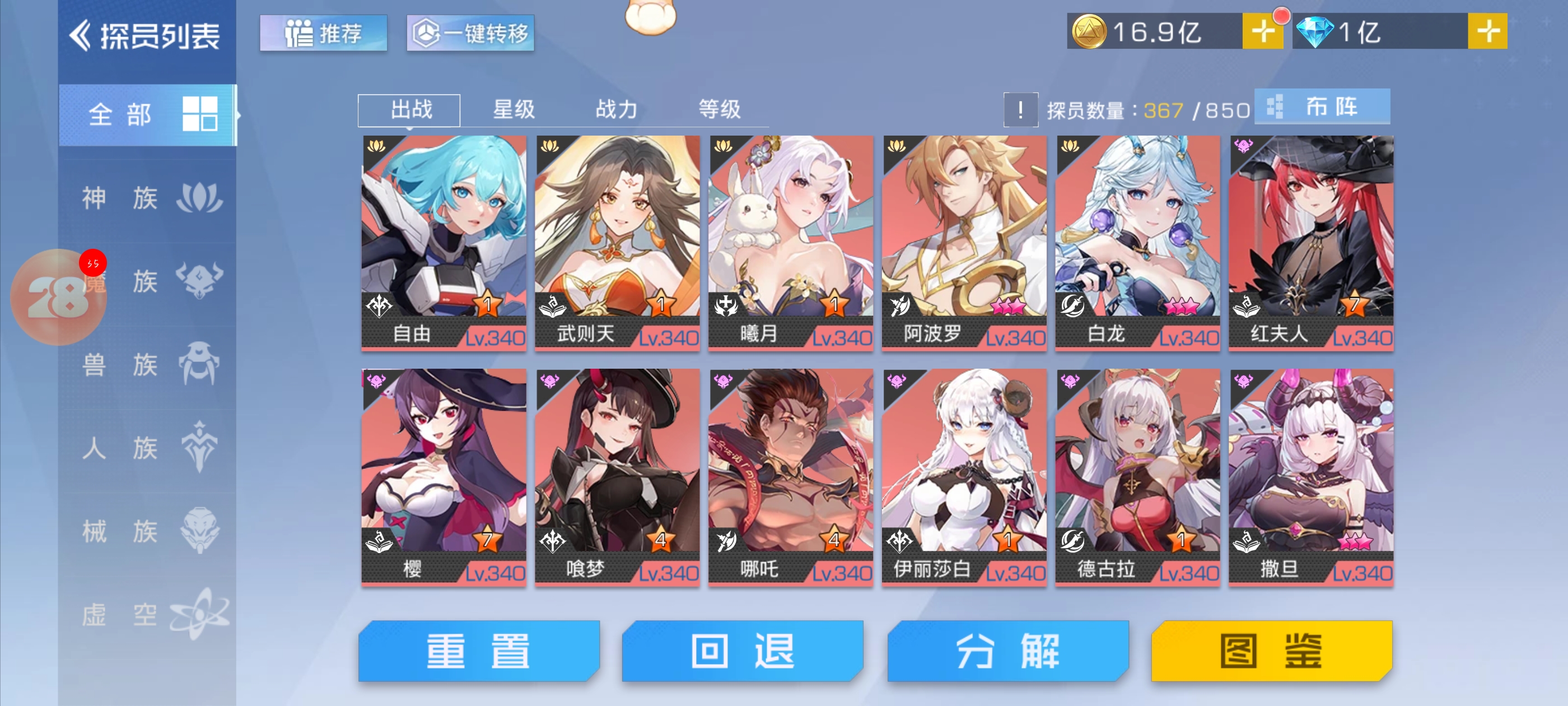Sort agents by 战力 power
This screenshot has width=1568, height=706.
[616, 110]
